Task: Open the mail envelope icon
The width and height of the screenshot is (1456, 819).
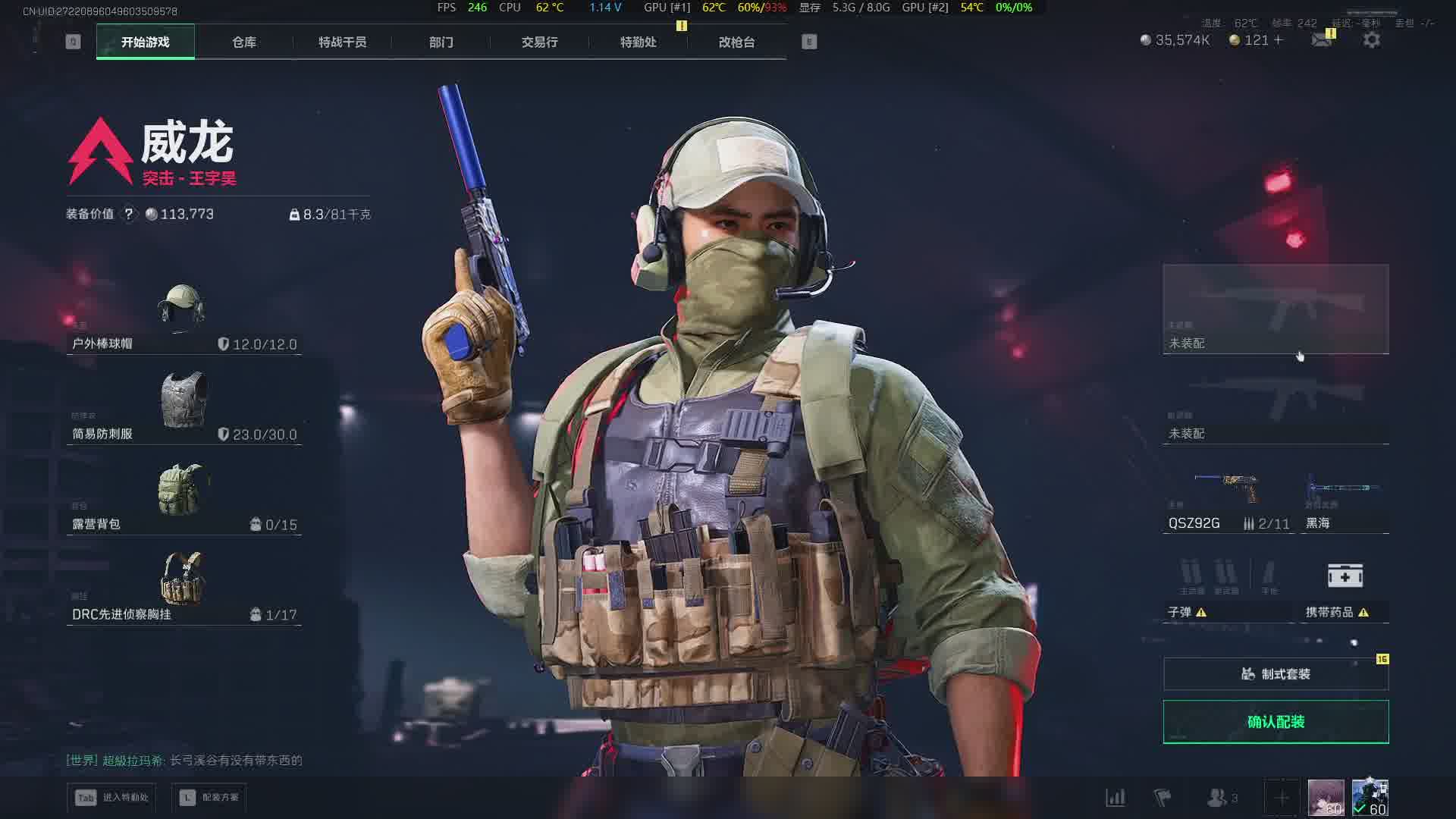Action: (x=1321, y=40)
